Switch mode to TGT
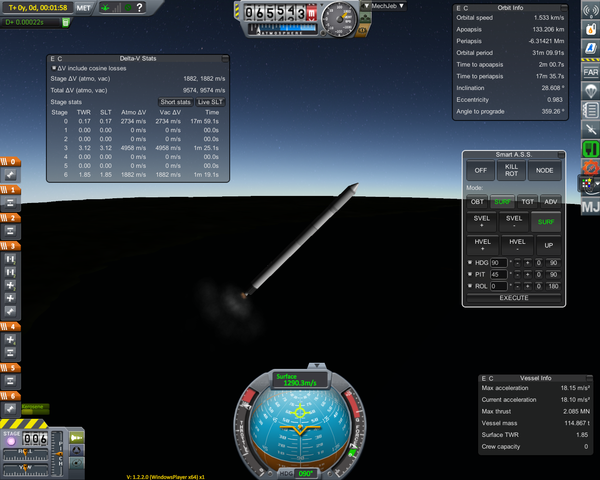600x480 pixels. 525,202
